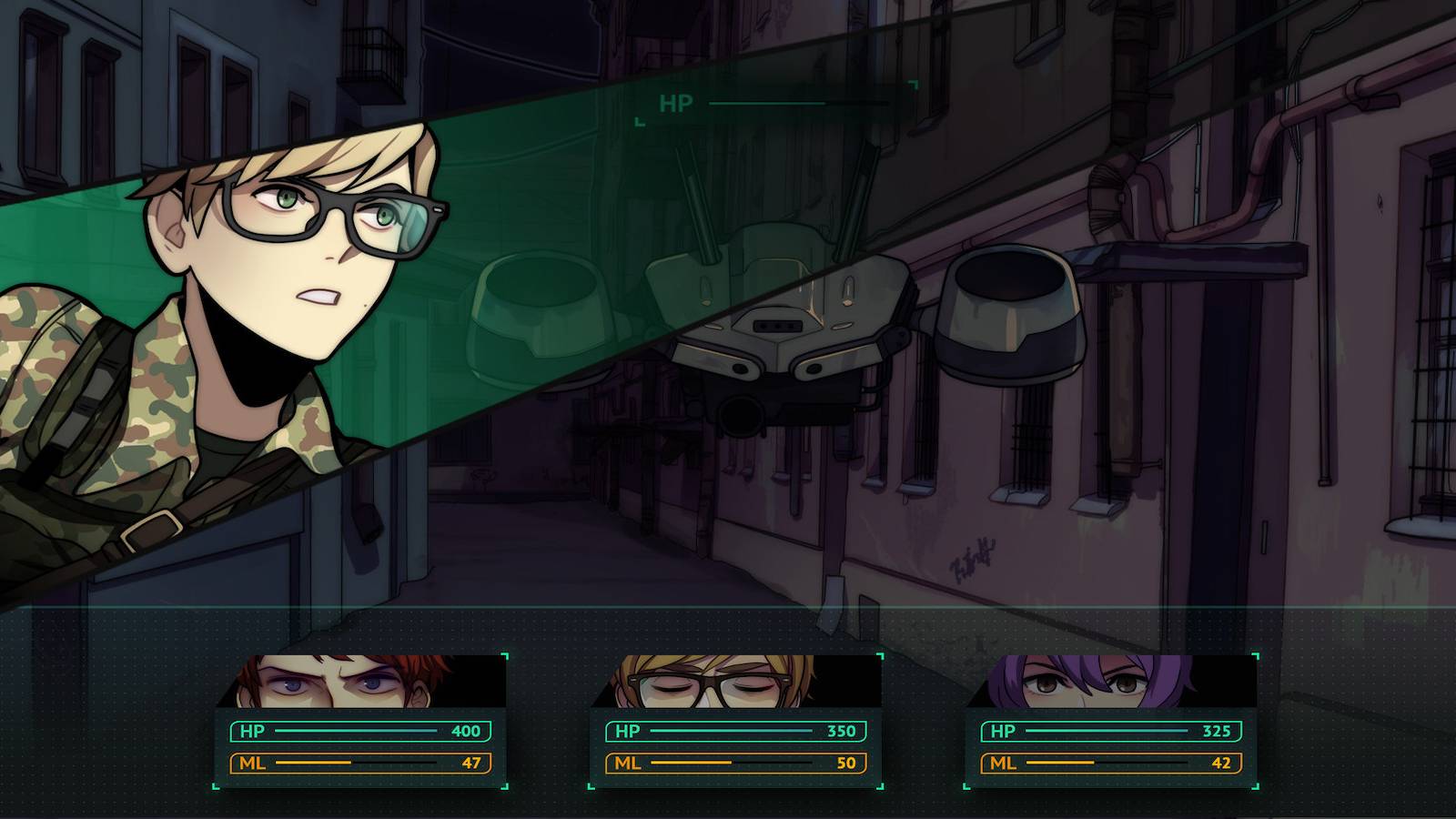Click the corner bracket framing the middle panel
The height and width of the screenshot is (819, 1456).
tap(879, 655)
